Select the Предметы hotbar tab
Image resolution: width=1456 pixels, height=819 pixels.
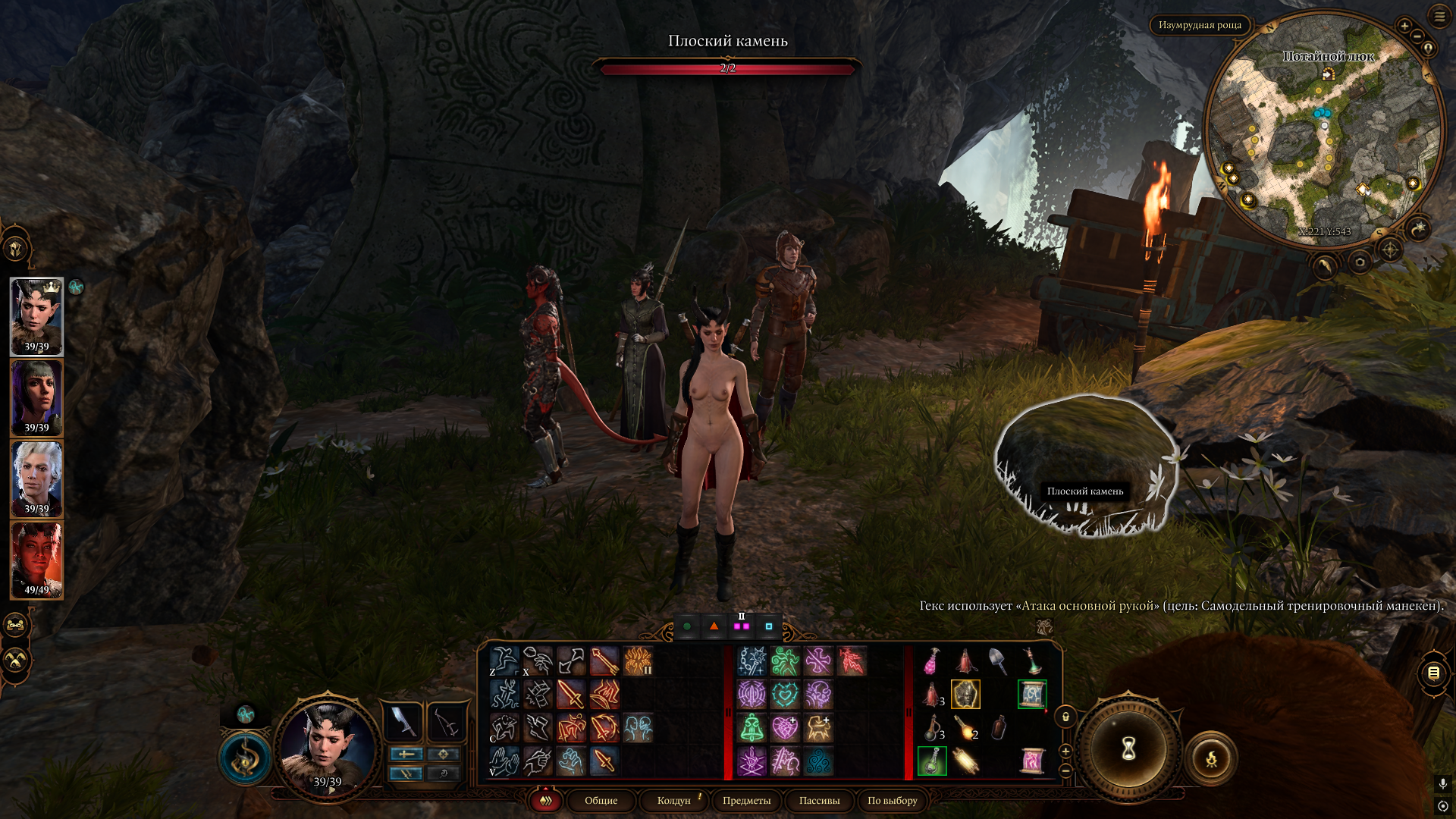point(746,801)
